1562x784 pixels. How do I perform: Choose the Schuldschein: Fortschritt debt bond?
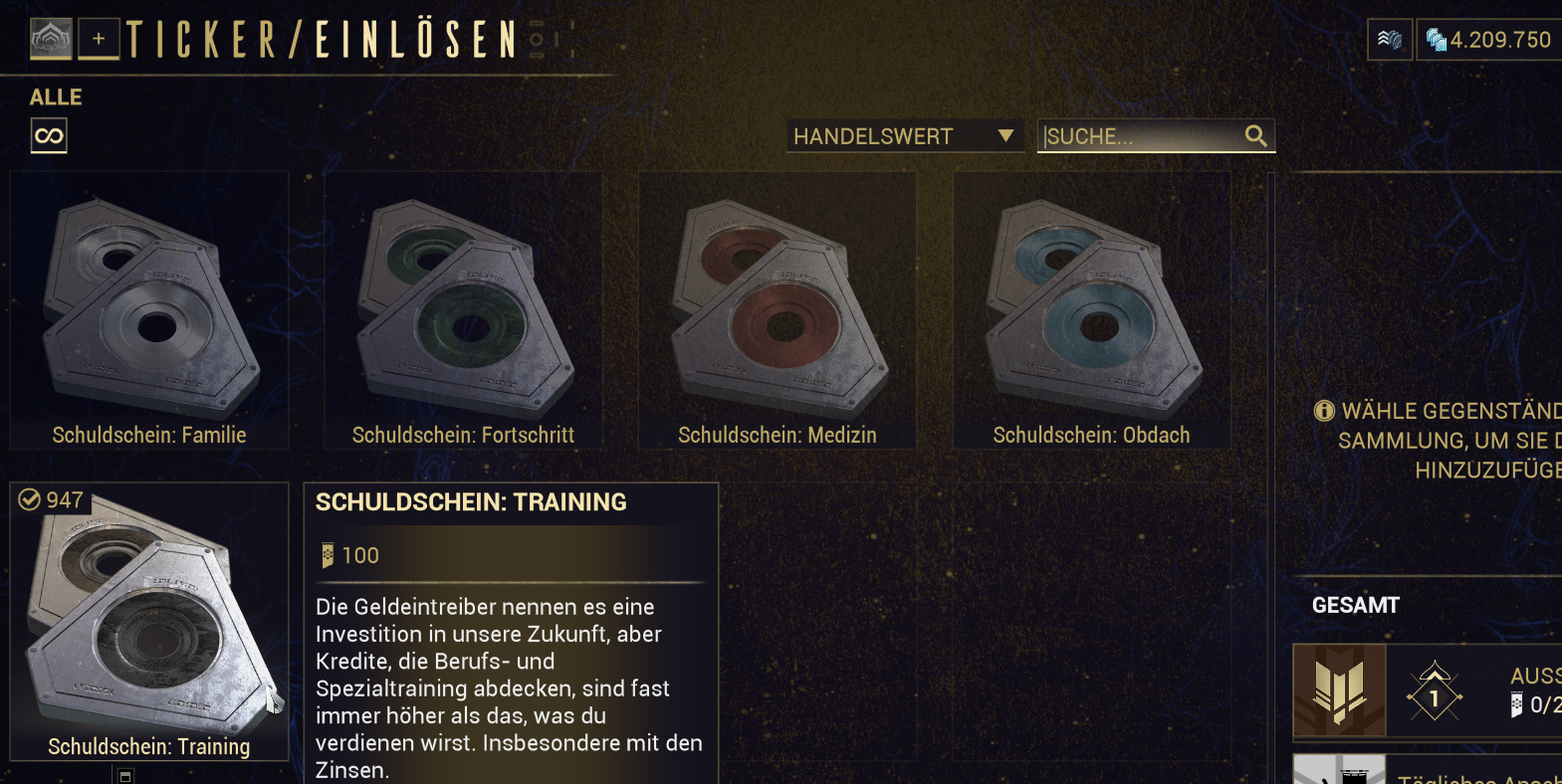tap(463, 310)
